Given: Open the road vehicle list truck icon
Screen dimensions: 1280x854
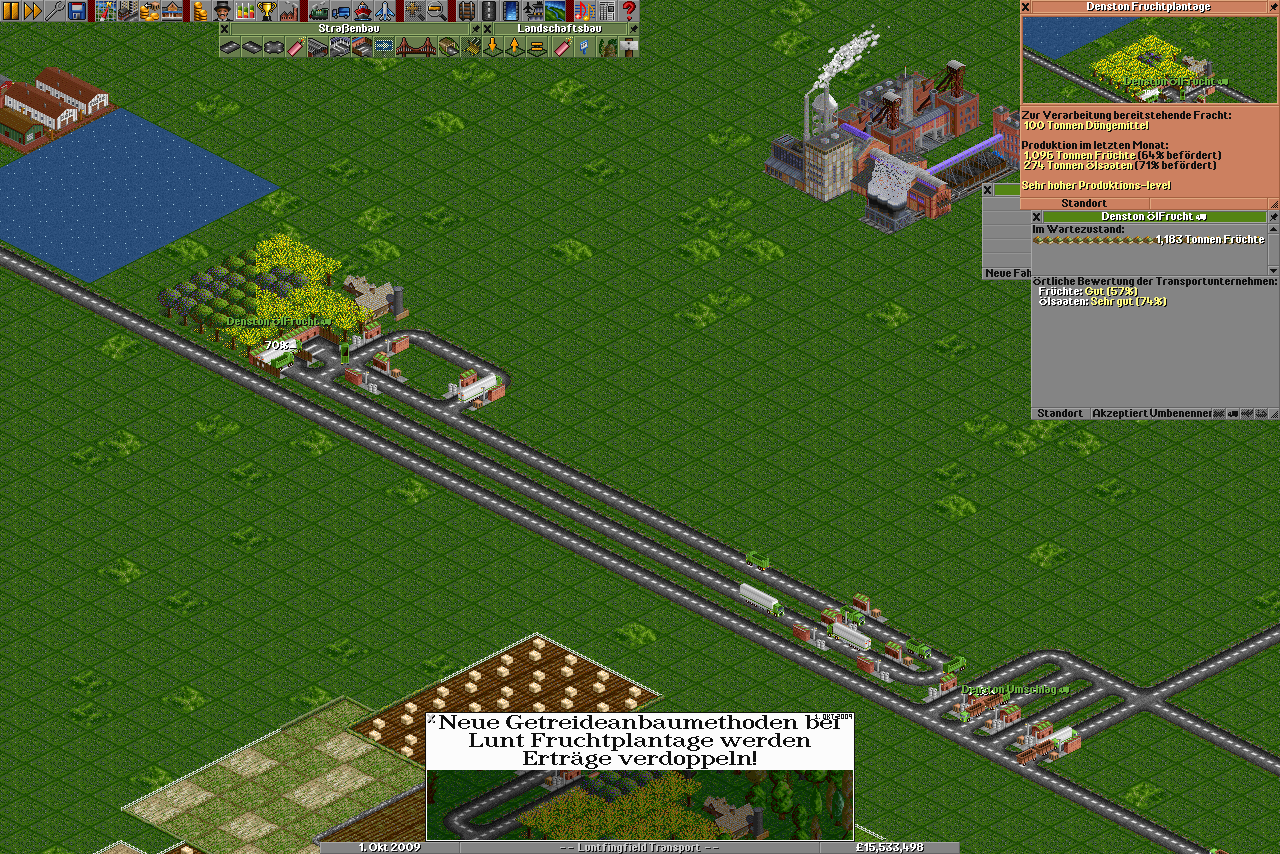Looking at the screenshot, I should coord(341,11).
